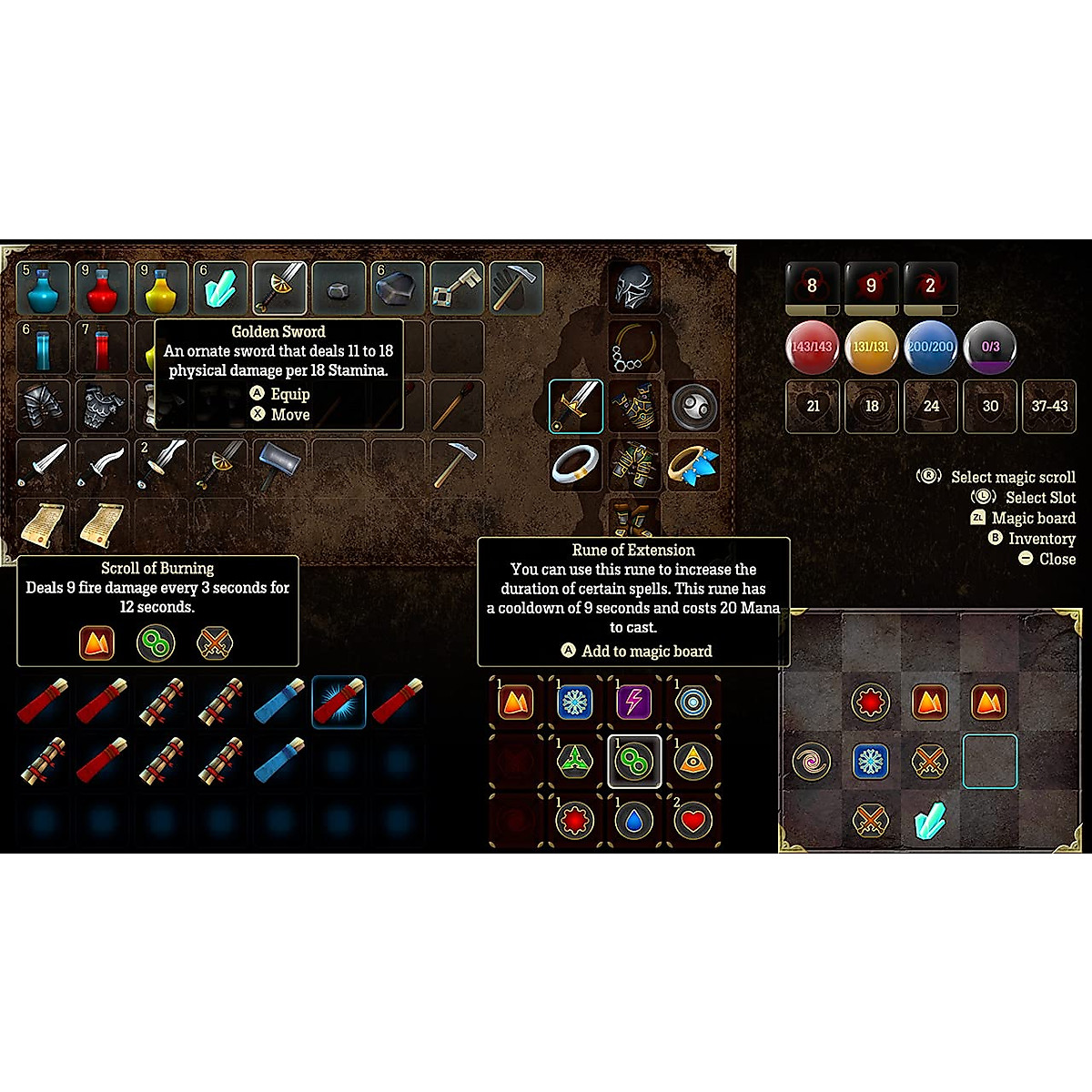Image resolution: width=1092 pixels, height=1092 pixels.
Task: Open the equipped necklace slot
Action: click(633, 348)
